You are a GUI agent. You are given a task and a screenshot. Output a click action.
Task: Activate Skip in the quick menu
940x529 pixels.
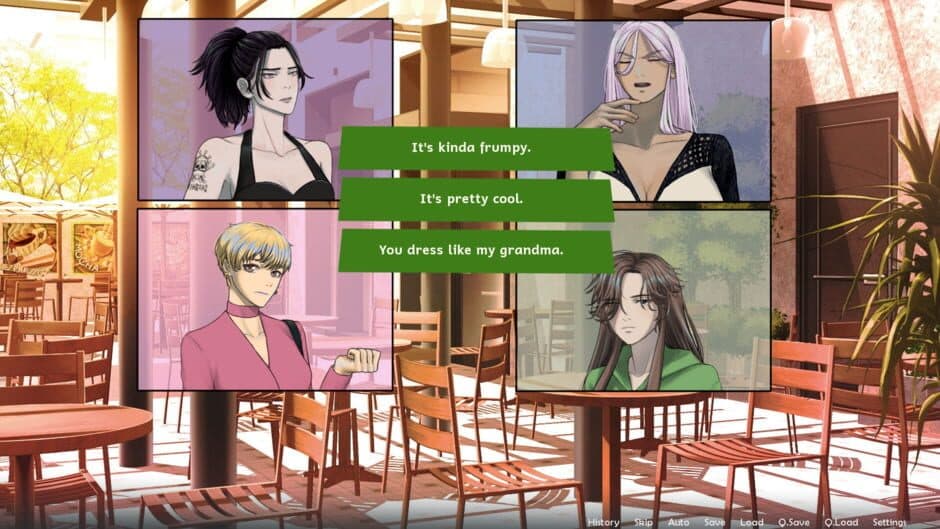pyautogui.click(x=643, y=522)
